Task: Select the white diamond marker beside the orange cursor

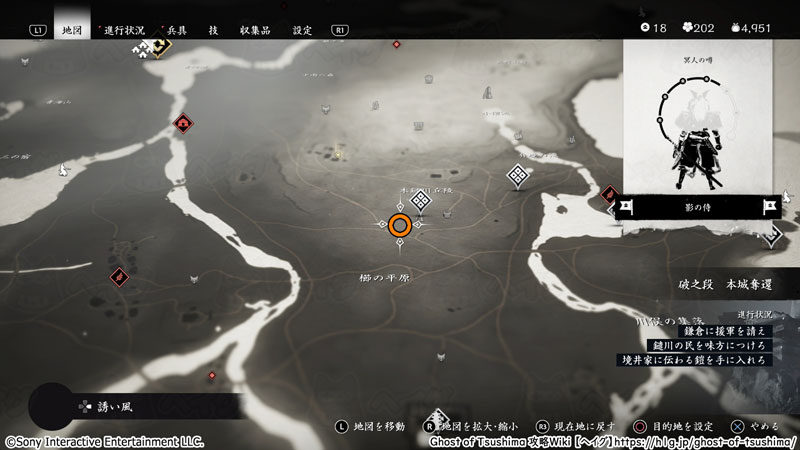Action: click(421, 201)
